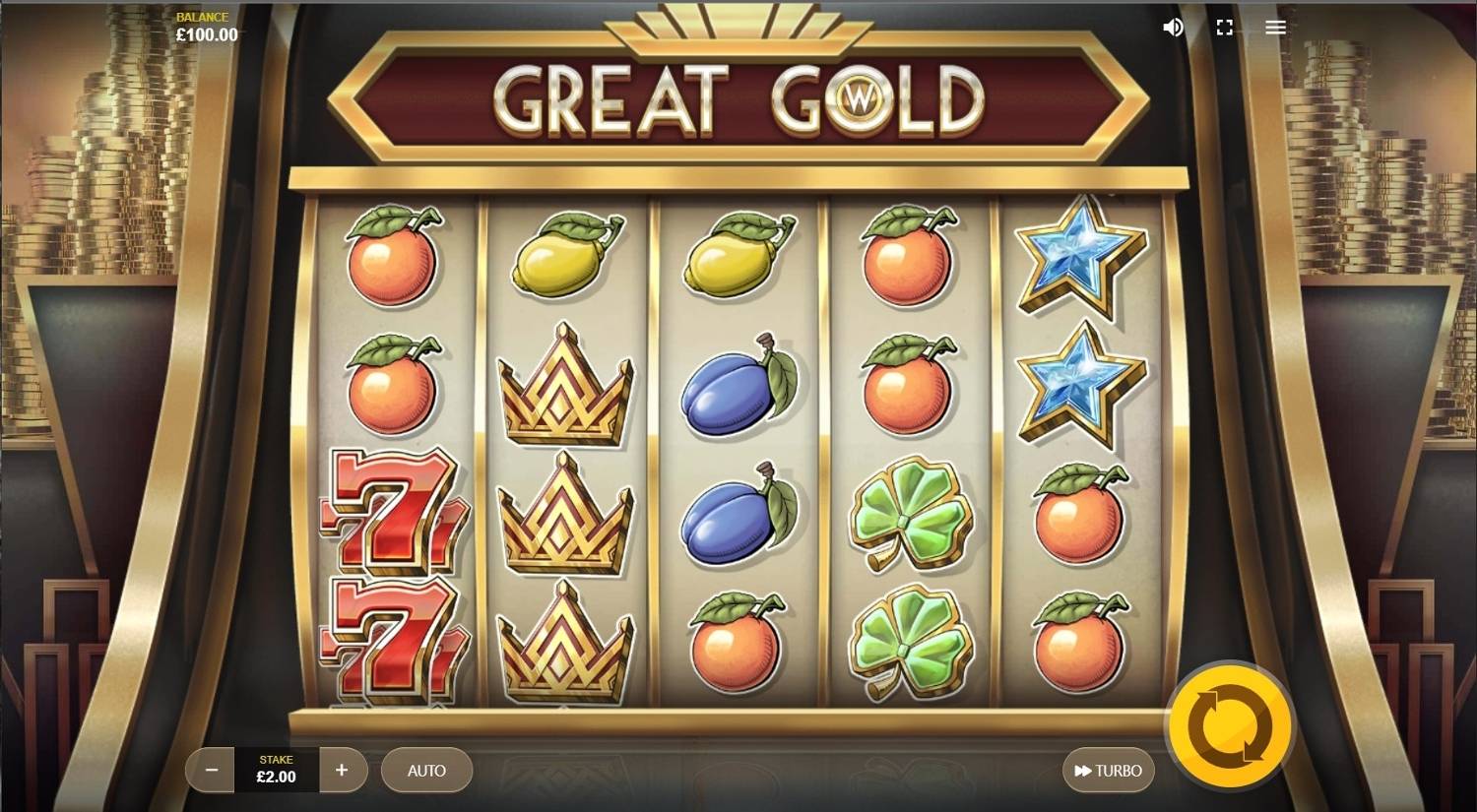Screen dimensions: 1477x812
Task: Mute the game sound
Action: click(x=1172, y=27)
